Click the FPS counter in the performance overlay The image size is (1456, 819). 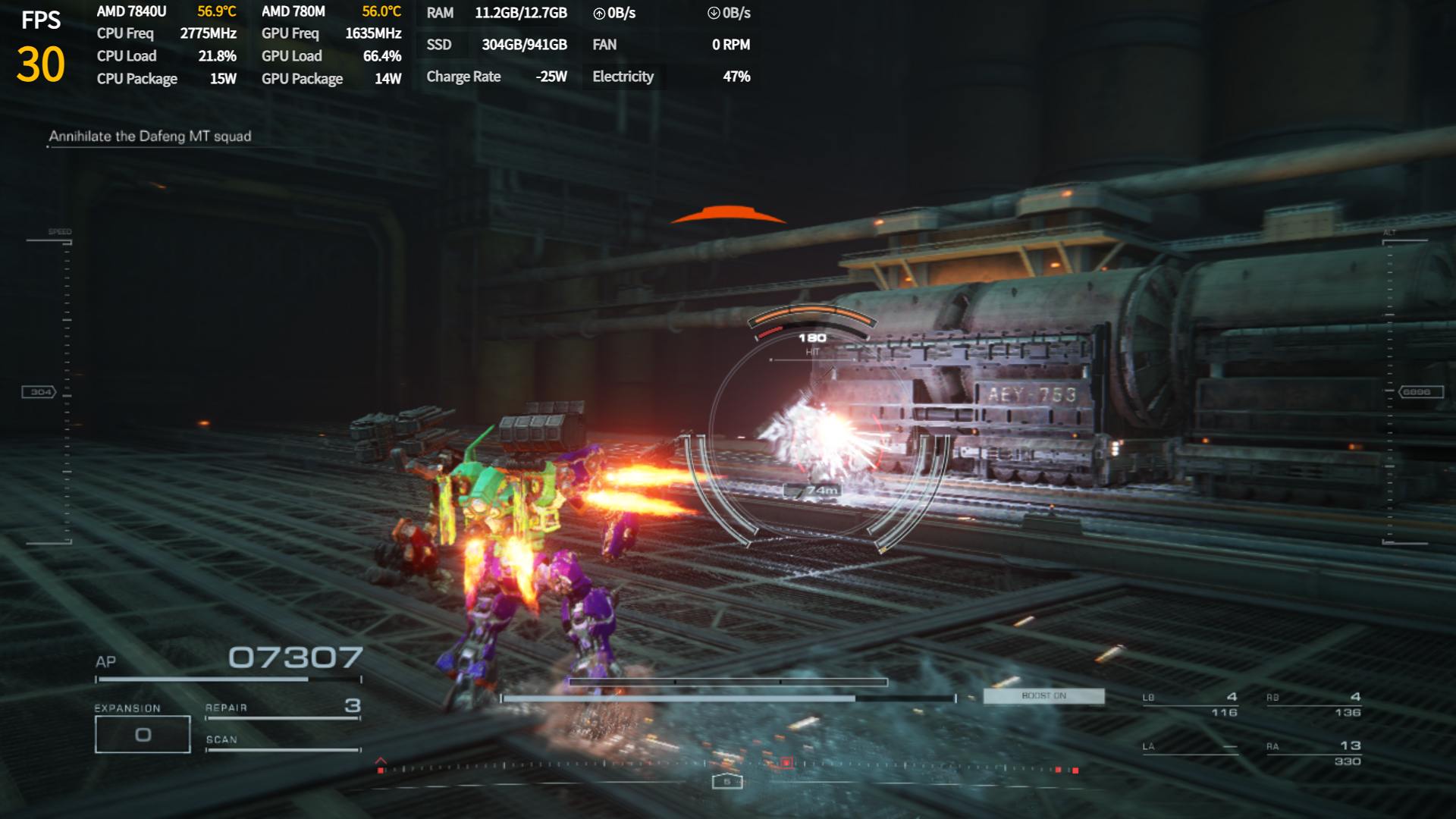pos(41,47)
